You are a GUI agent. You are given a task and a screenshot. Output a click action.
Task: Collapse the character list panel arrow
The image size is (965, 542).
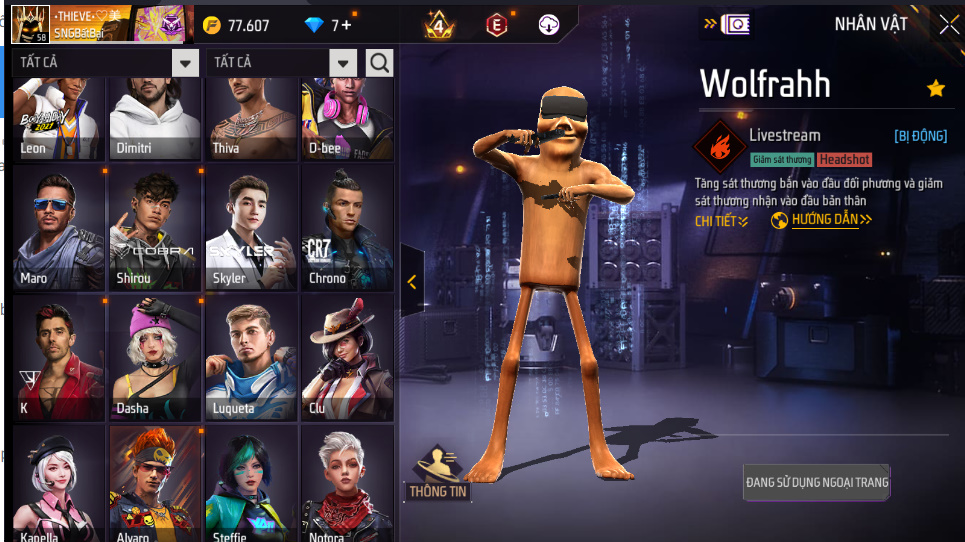(x=412, y=282)
